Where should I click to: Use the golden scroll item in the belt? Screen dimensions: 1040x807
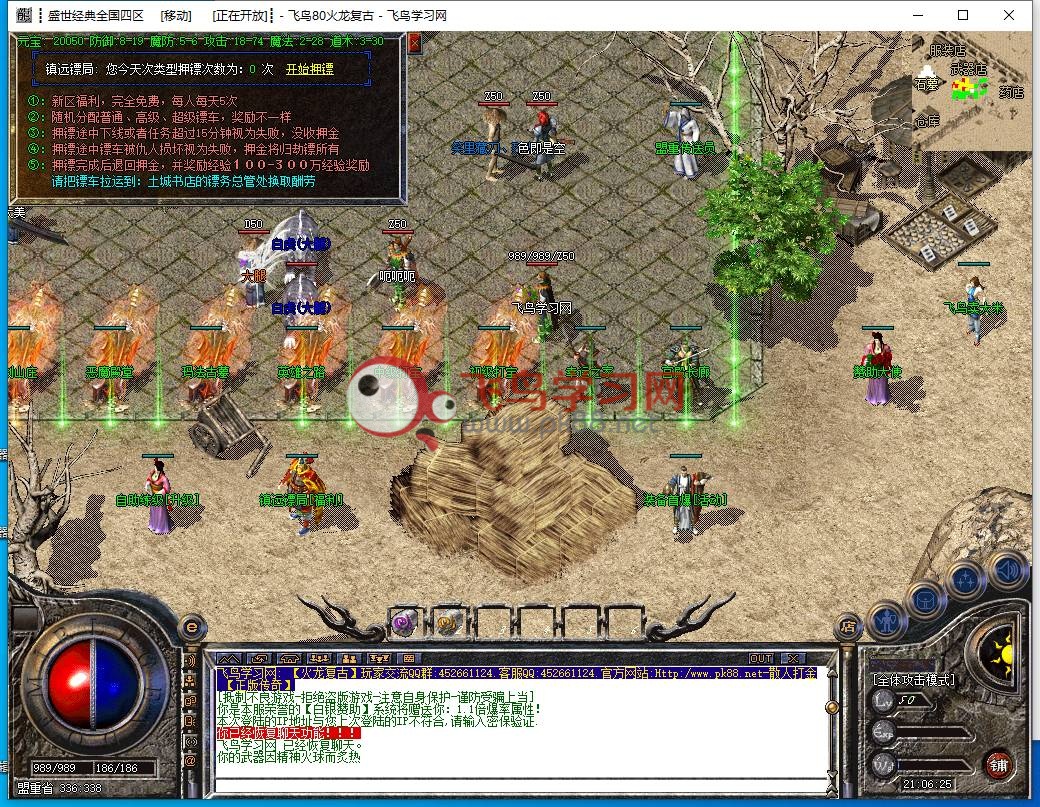[x=448, y=620]
